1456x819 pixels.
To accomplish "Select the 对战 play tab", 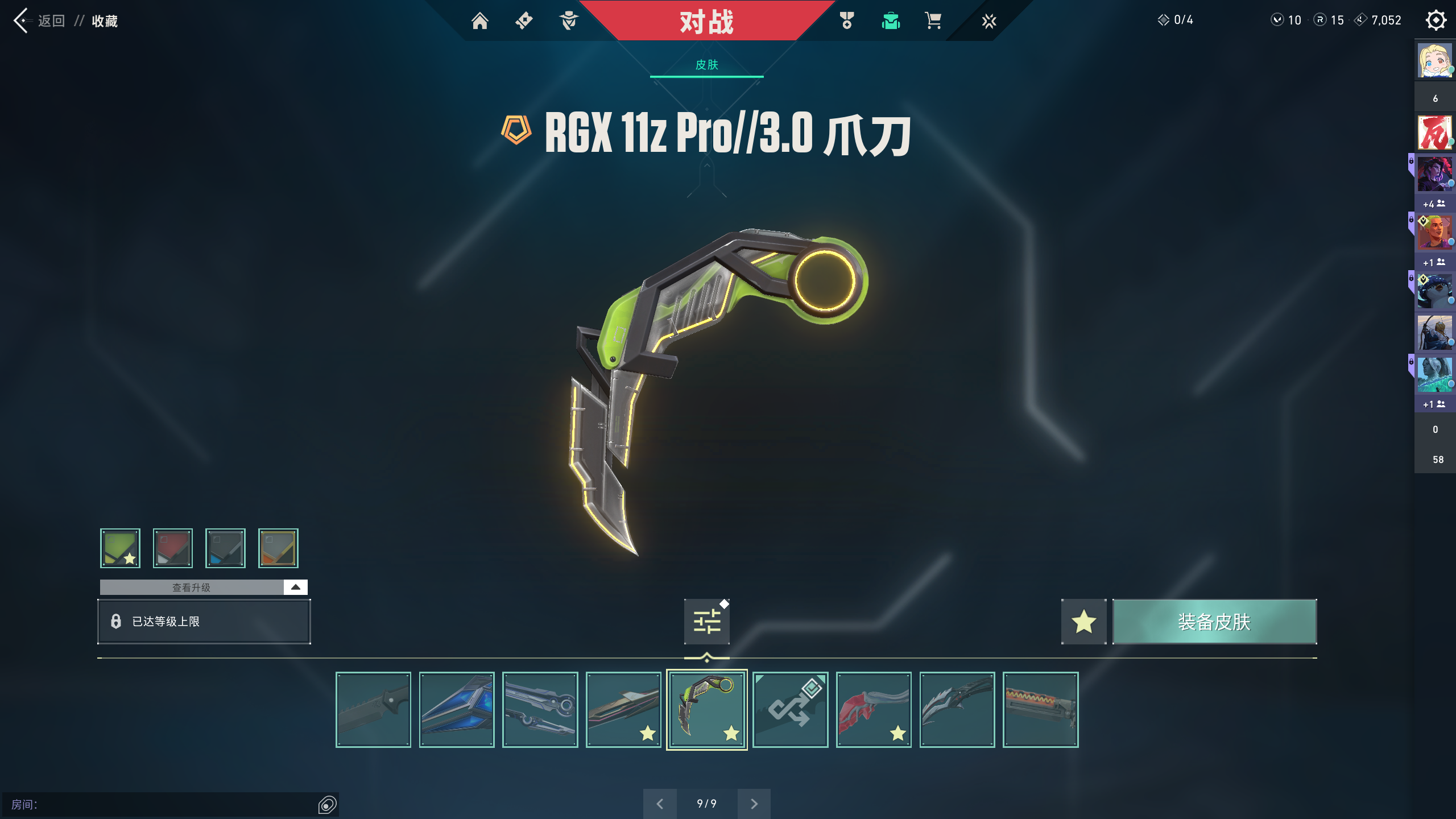I will point(706,22).
